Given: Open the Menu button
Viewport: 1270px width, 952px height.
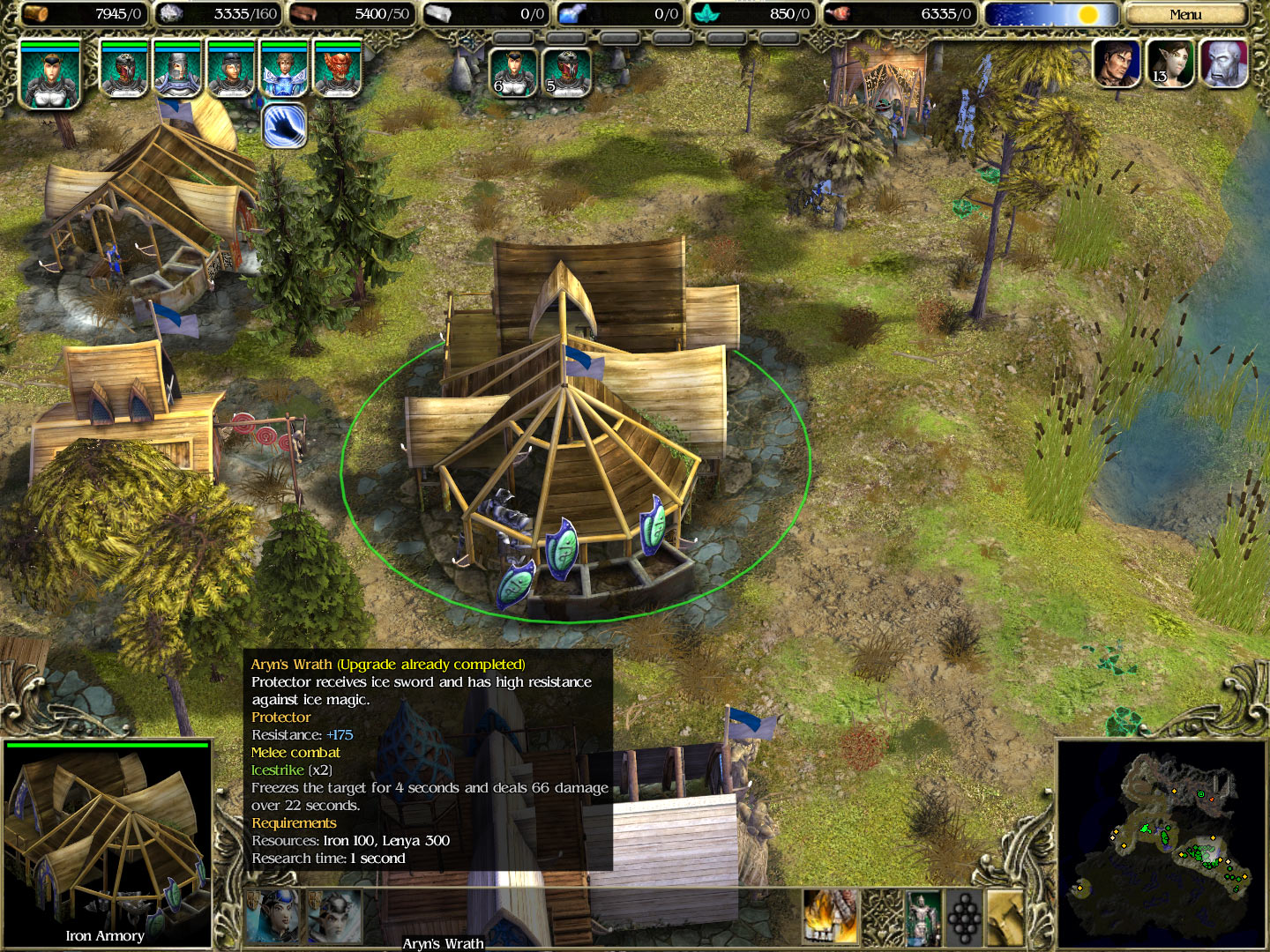Looking at the screenshot, I should [1184, 14].
